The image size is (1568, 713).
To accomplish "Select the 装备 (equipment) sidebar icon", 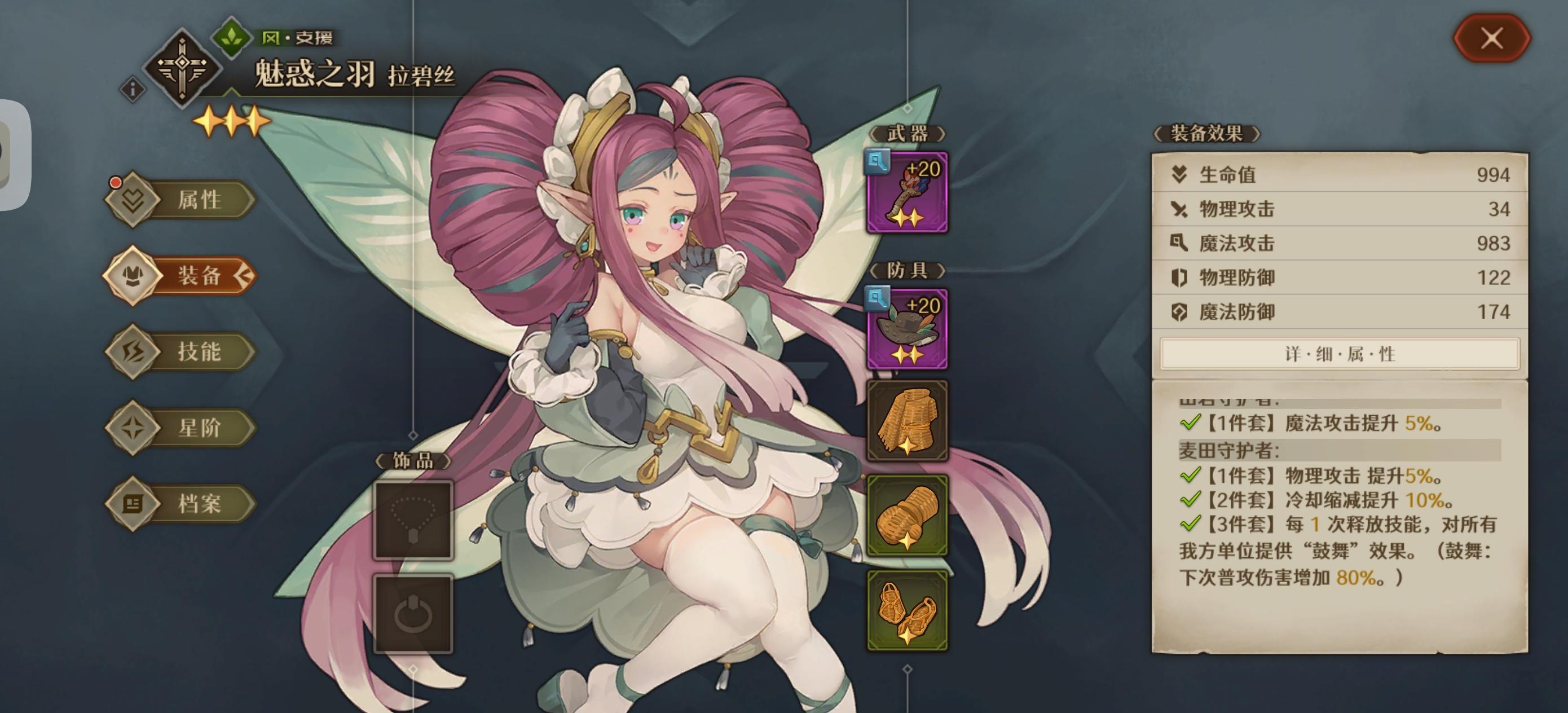I will pos(136,275).
